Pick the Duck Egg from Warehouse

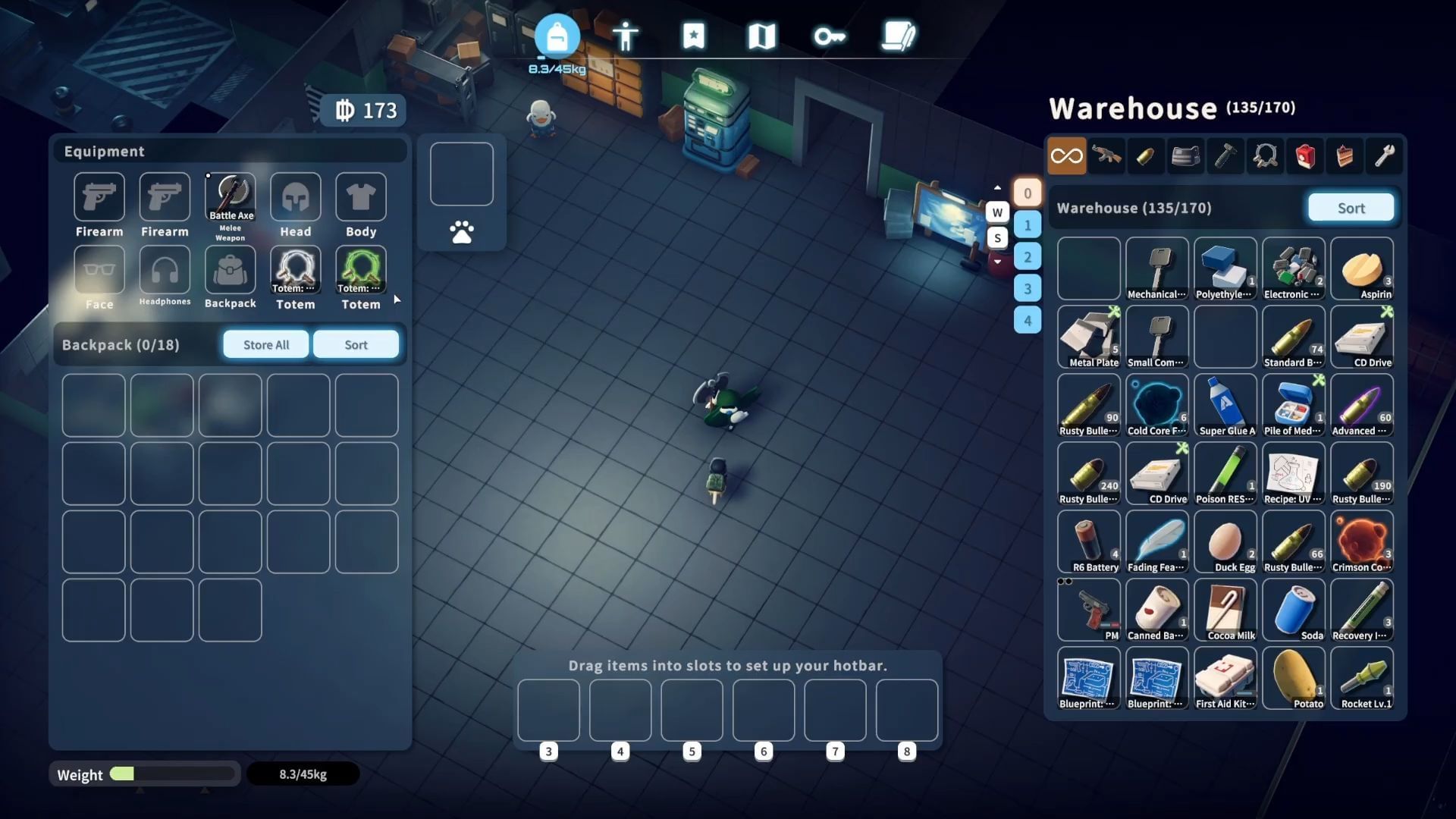(1225, 542)
